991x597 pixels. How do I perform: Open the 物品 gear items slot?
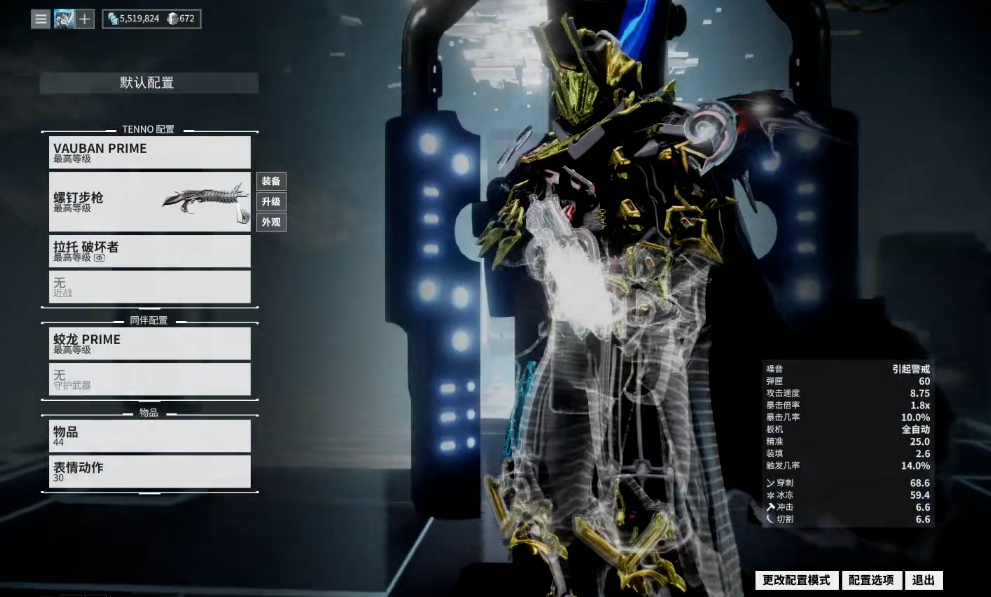[x=150, y=435]
